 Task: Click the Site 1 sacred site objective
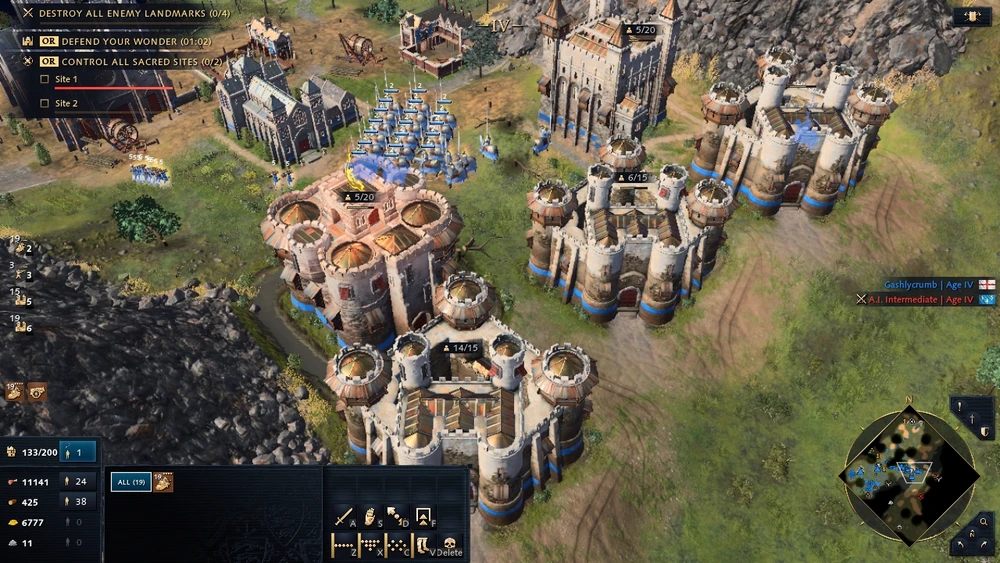66,79
